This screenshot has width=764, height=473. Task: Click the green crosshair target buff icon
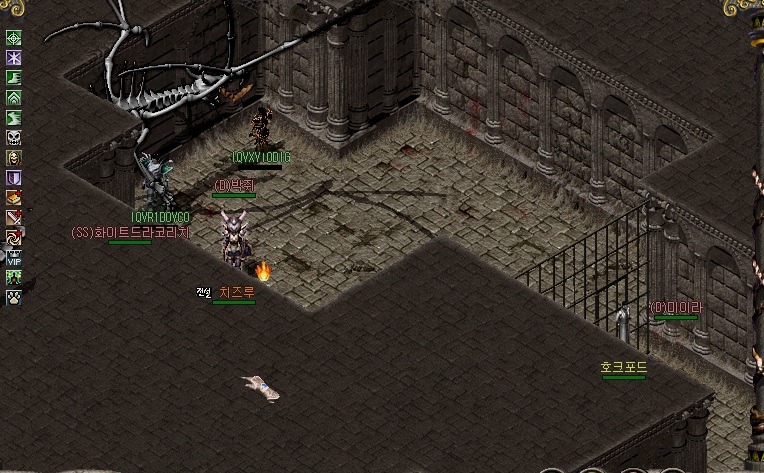pyautogui.click(x=14, y=38)
